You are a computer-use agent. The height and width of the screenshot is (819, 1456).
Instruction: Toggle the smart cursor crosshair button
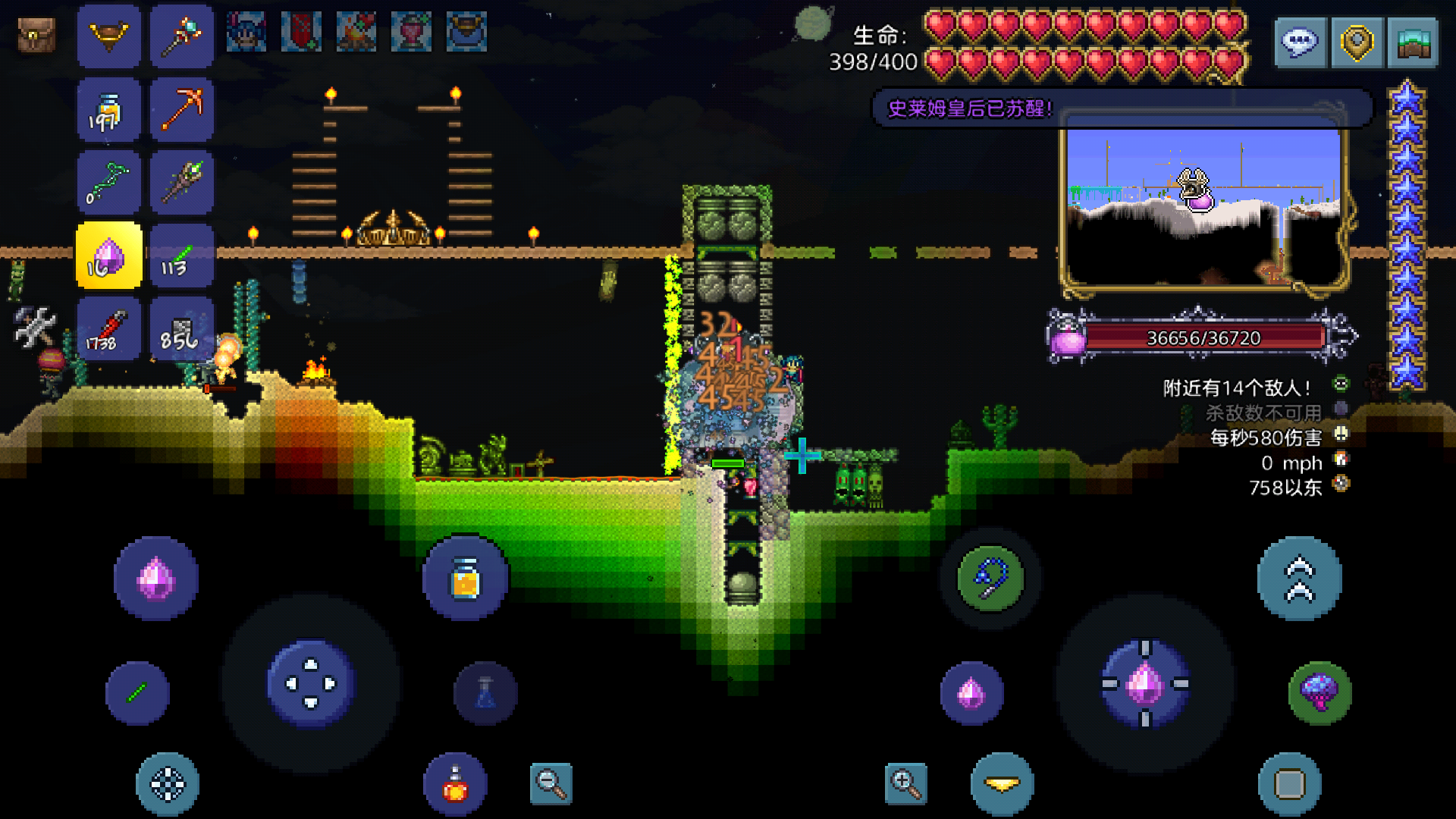click(x=168, y=785)
